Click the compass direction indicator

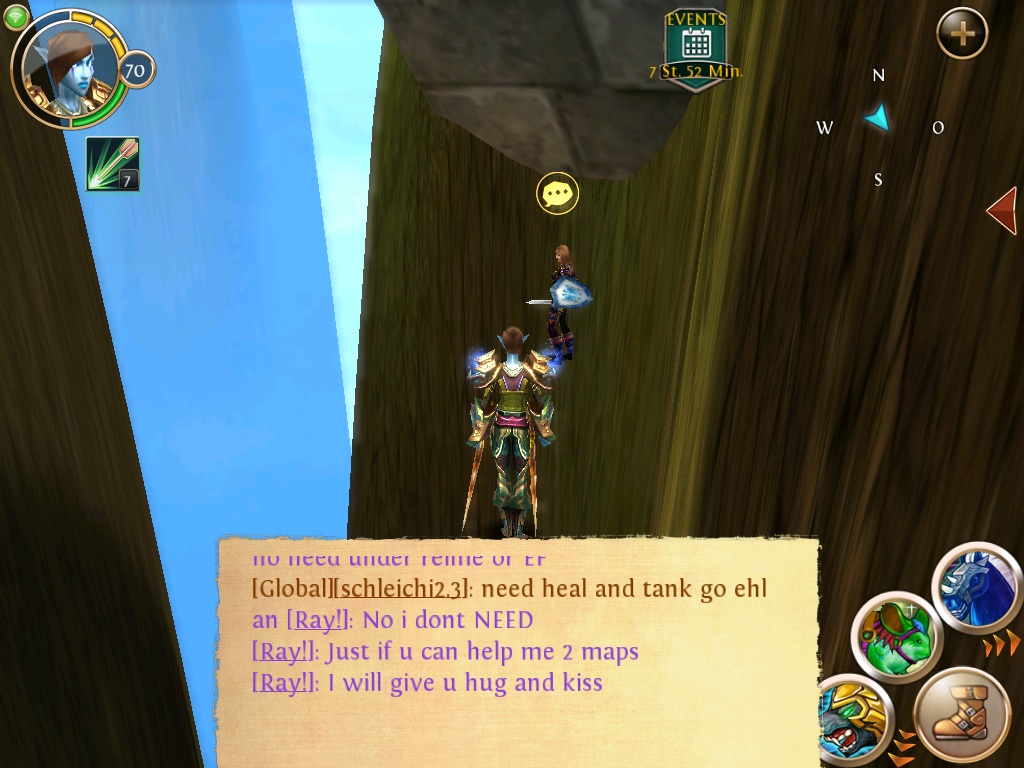tap(878, 119)
